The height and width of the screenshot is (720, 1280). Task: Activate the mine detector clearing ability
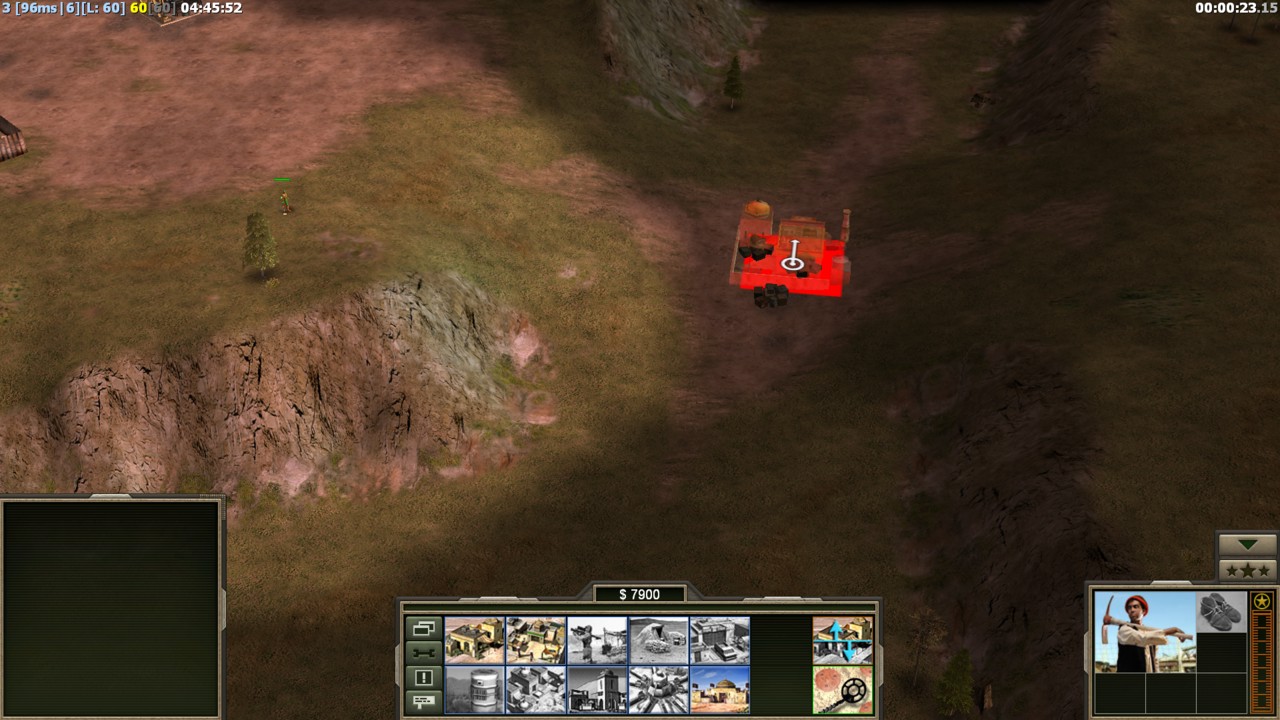[842, 690]
